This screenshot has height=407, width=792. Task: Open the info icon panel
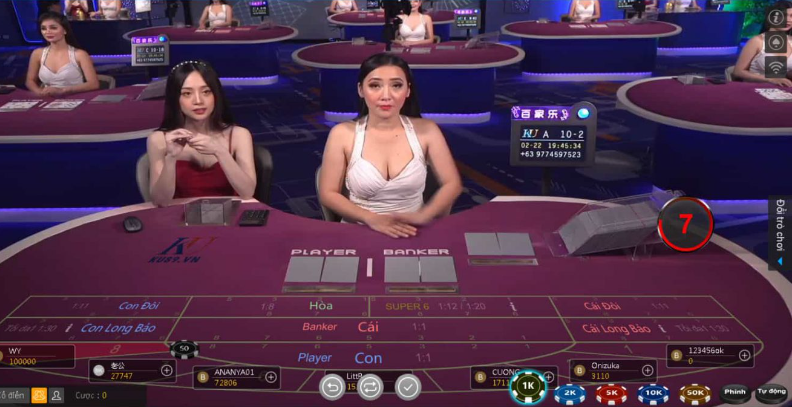(x=776, y=18)
